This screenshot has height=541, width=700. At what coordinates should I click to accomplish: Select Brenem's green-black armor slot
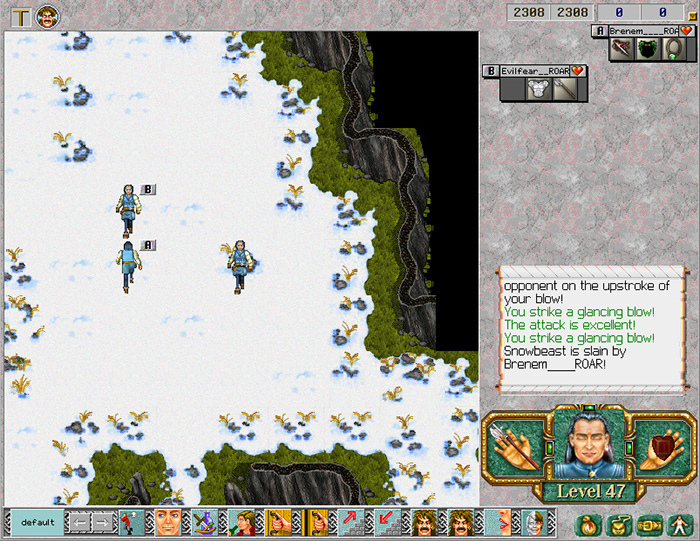point(648,49)
